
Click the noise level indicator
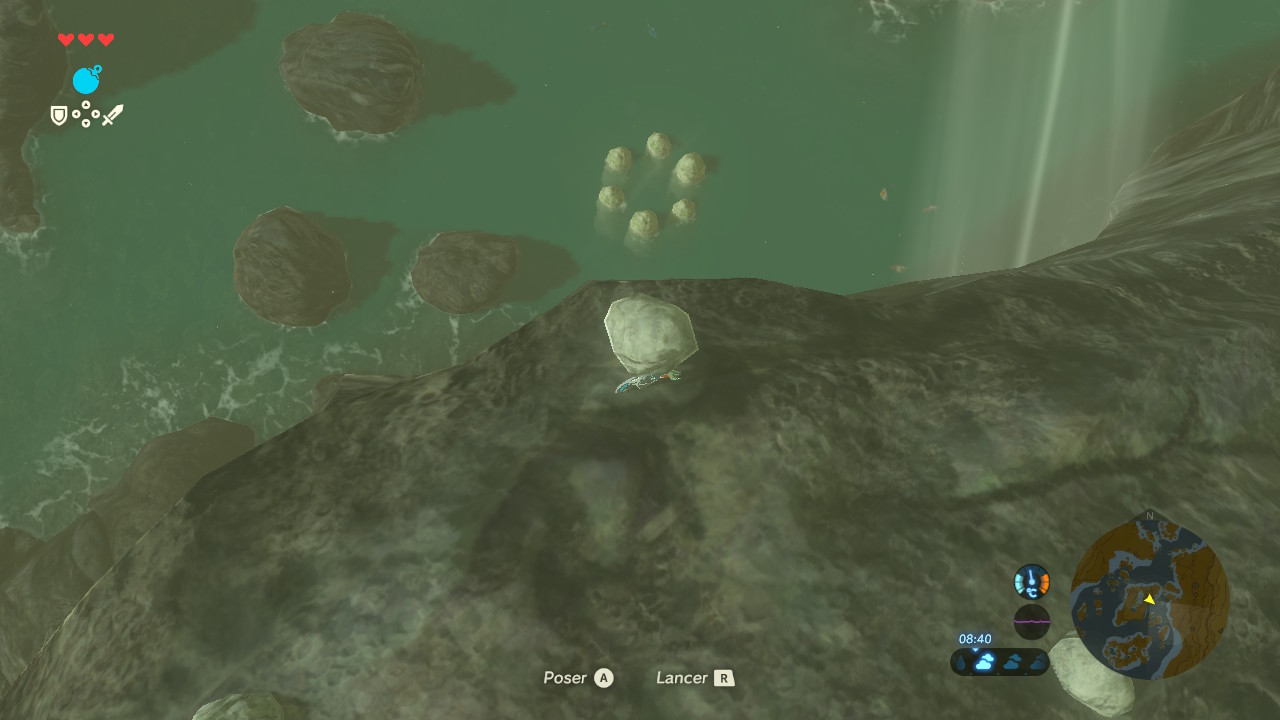tap(1032, 621)
